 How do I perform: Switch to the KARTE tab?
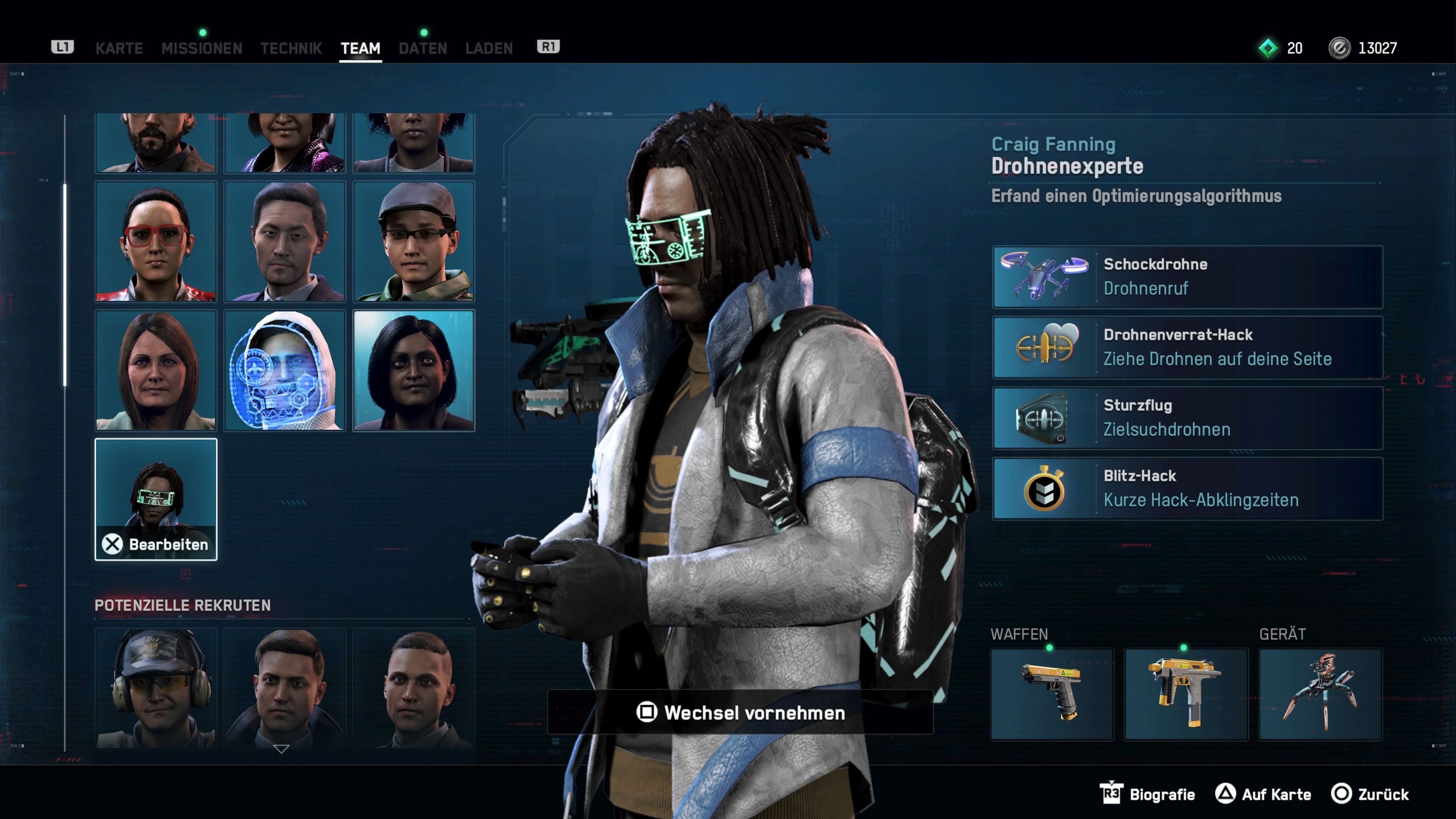119,48
